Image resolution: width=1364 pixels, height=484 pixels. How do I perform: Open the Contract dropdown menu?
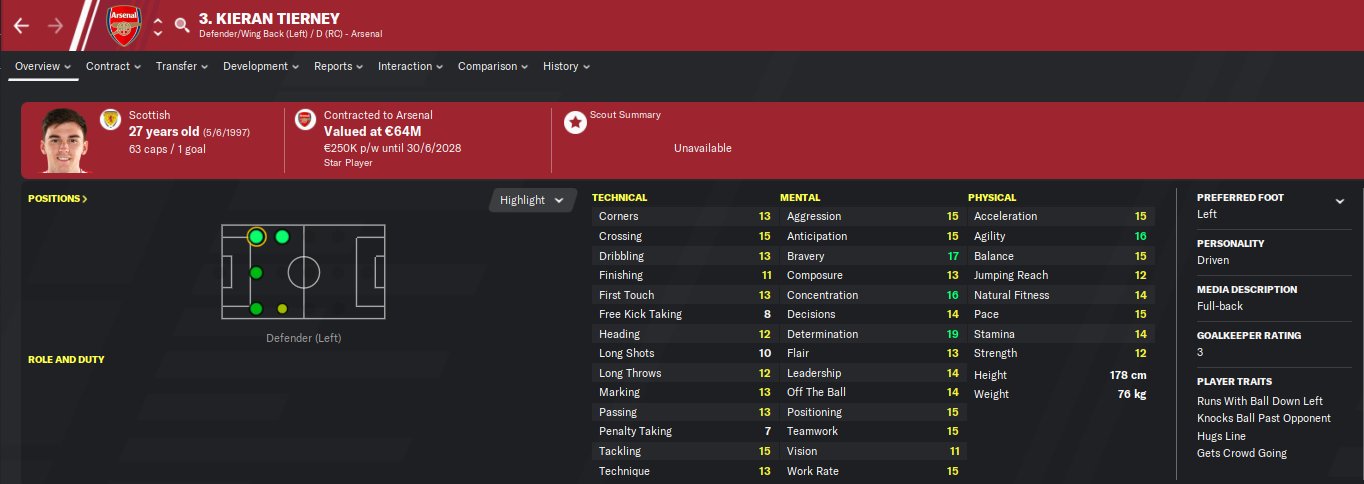point(113,67)
